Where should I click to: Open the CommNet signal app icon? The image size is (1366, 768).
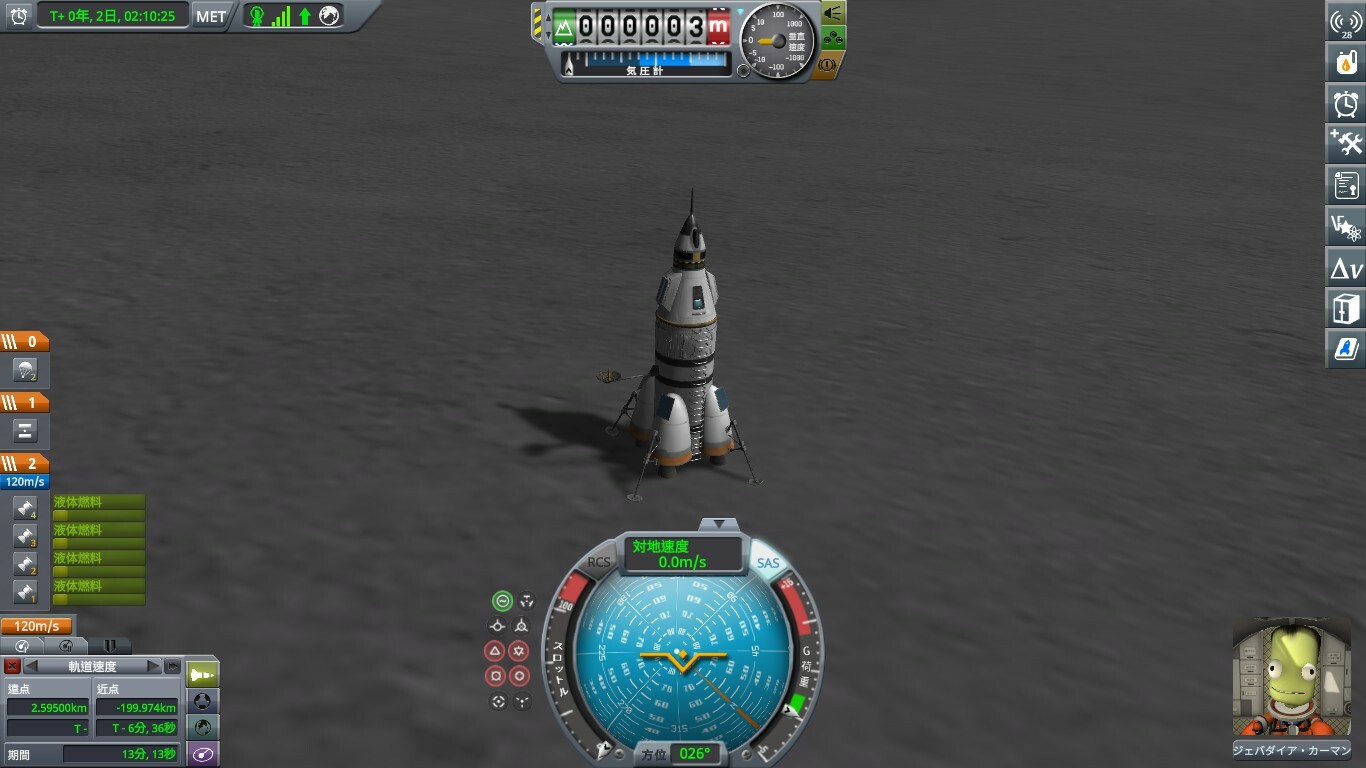tap(1346, 22)
